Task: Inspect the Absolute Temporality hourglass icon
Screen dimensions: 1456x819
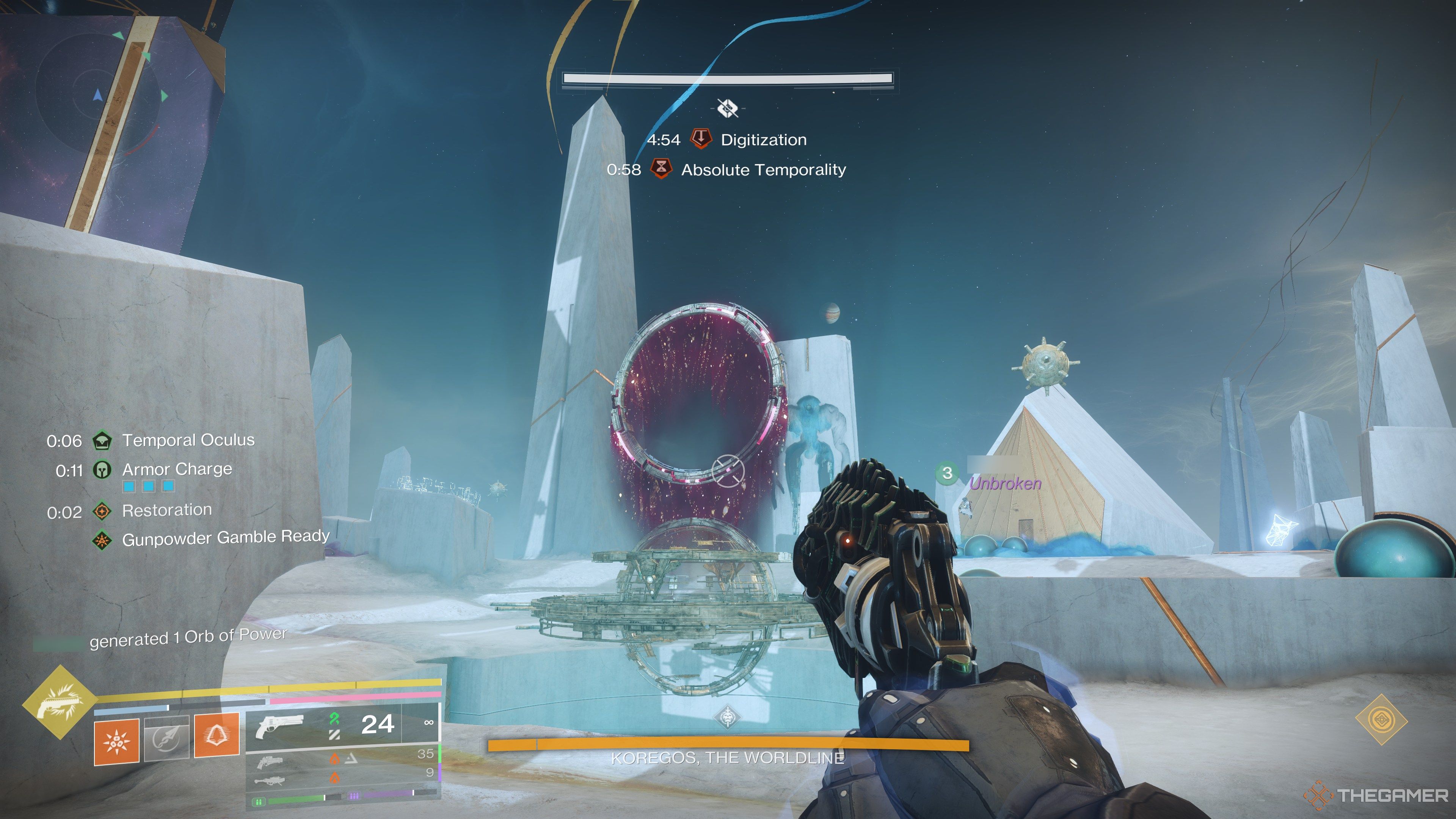Action: pos(661,169)
